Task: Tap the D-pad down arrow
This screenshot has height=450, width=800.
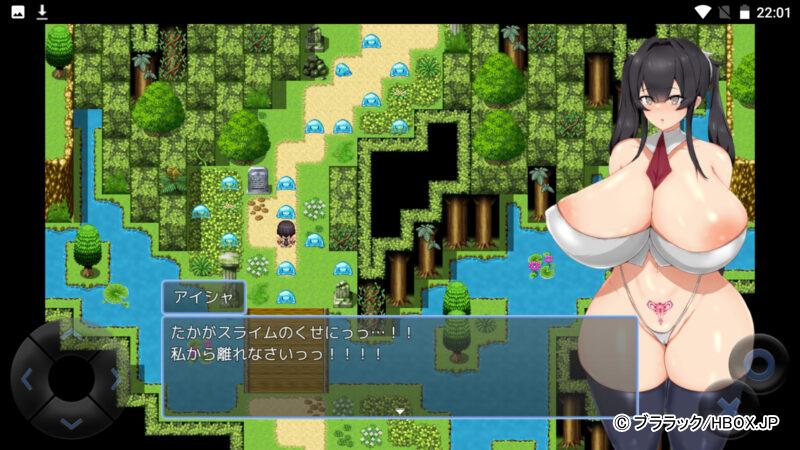Action: point(71,424)
